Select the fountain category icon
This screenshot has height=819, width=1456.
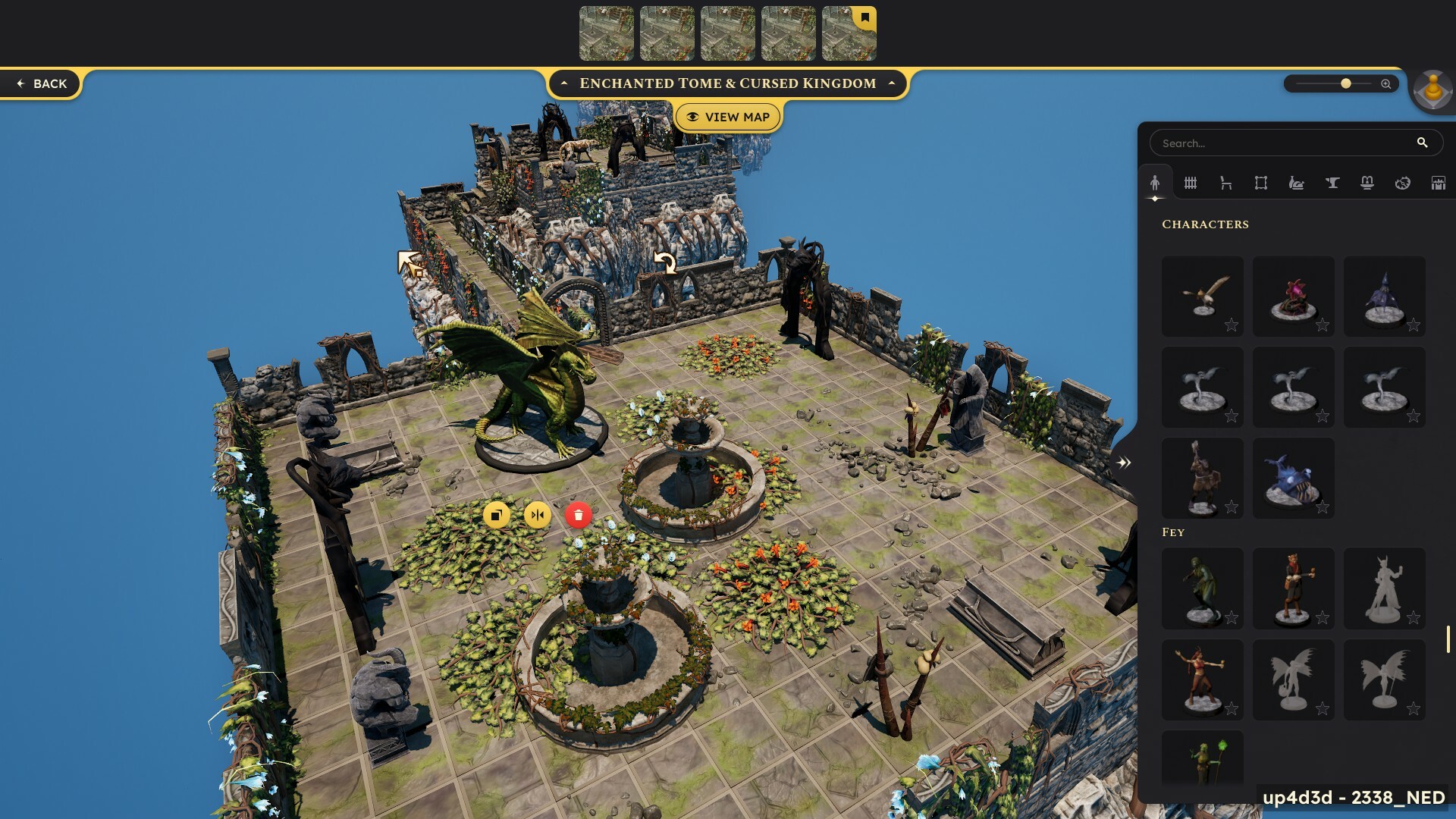1367,183
